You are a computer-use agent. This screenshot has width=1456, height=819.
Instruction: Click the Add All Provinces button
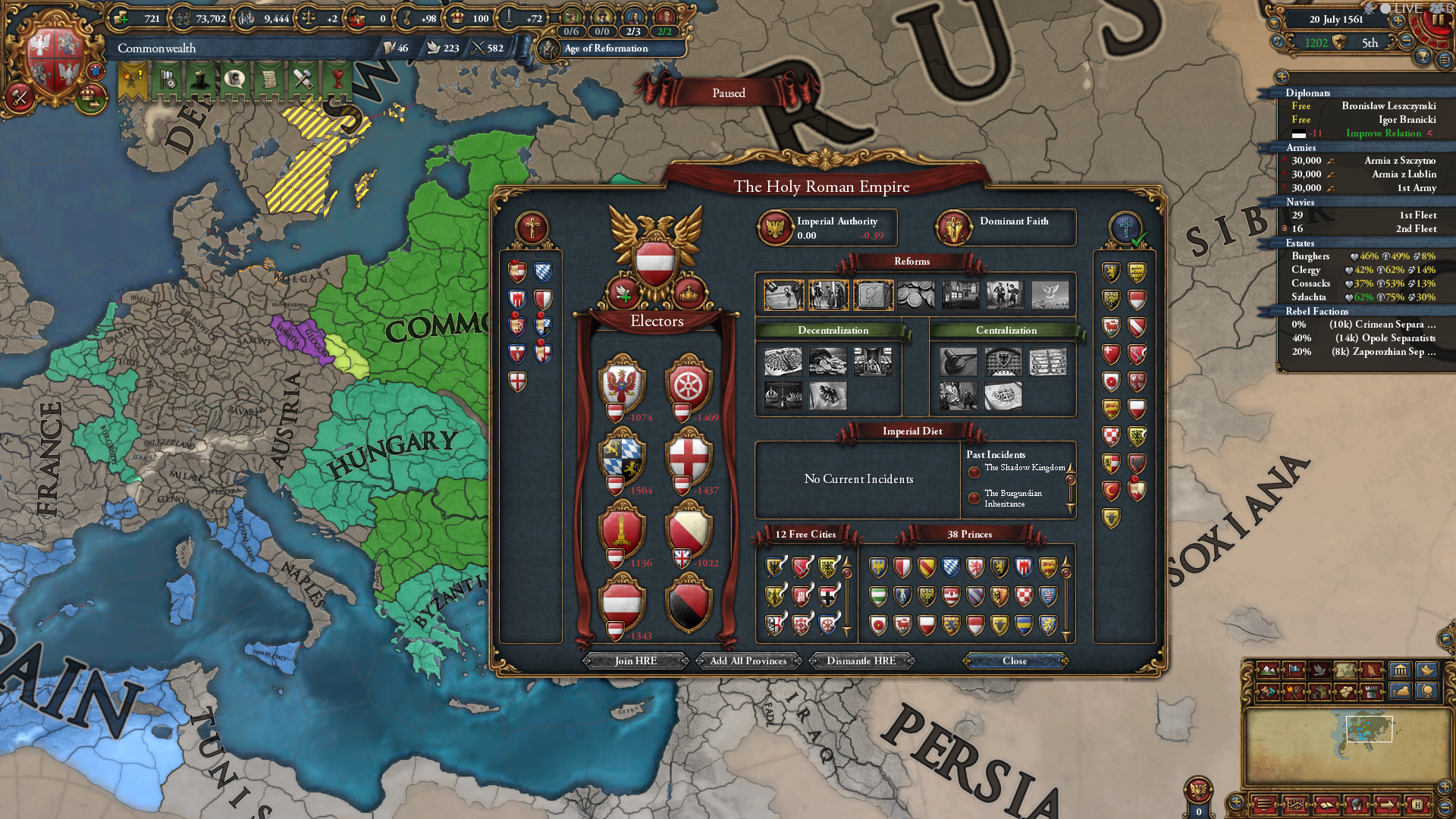[748, 661]
